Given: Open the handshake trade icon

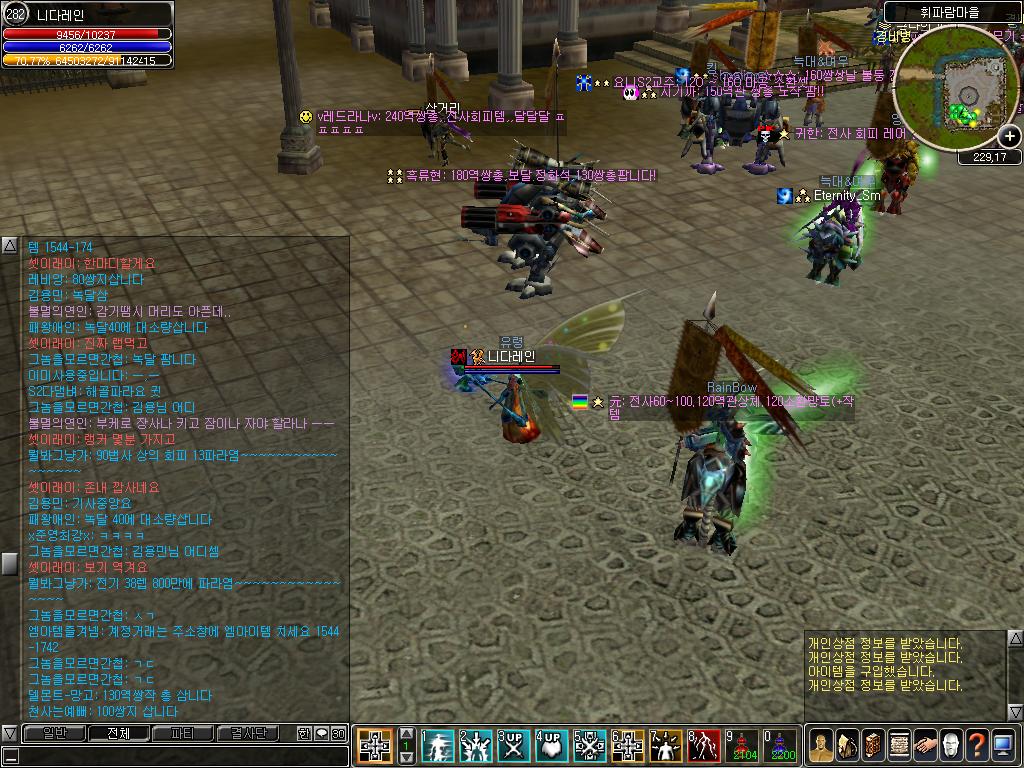Looking at the screenshot, I should pyautogui.click(x=925, y=745).
